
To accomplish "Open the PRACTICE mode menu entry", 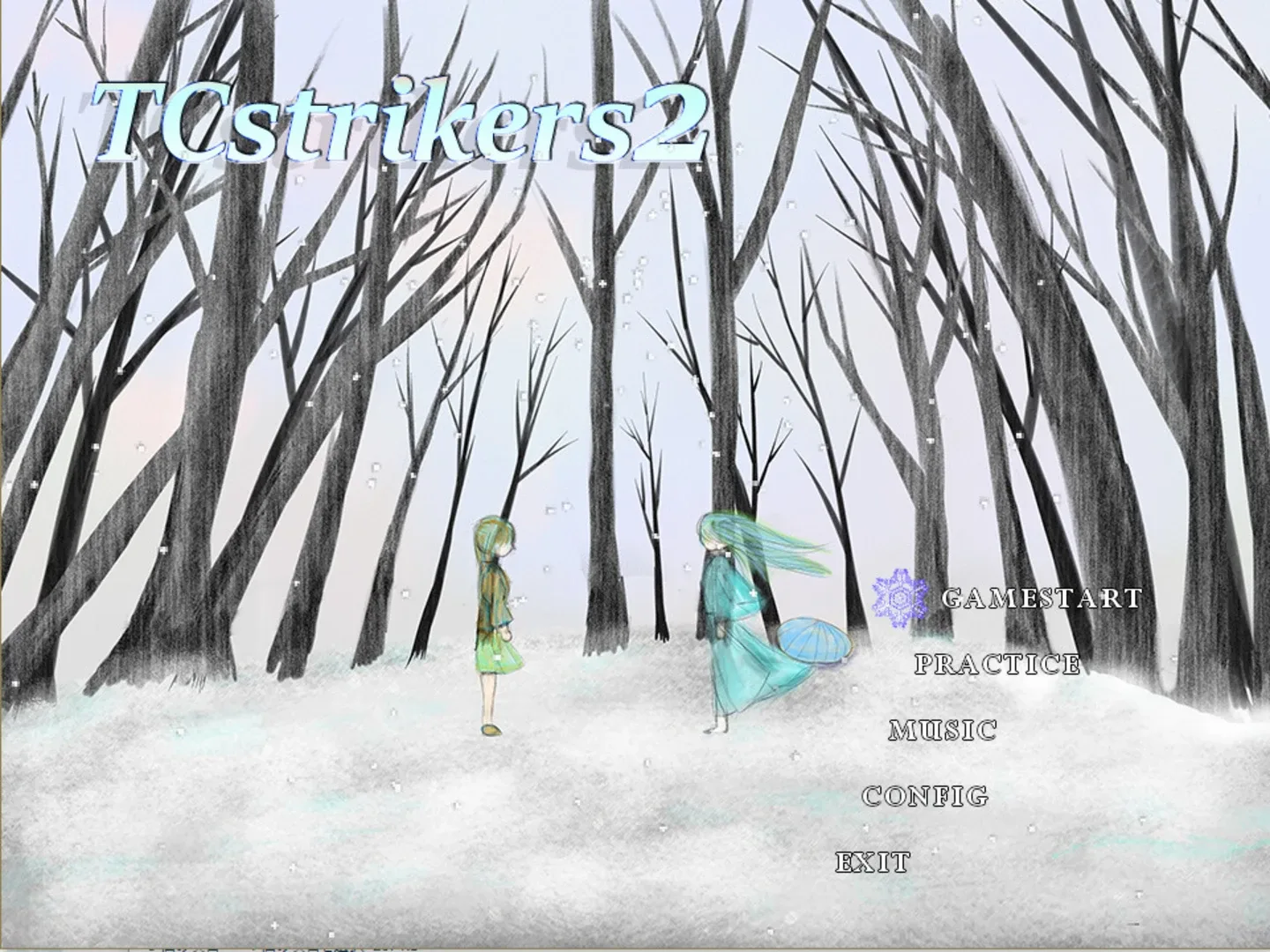I will 997,663.
